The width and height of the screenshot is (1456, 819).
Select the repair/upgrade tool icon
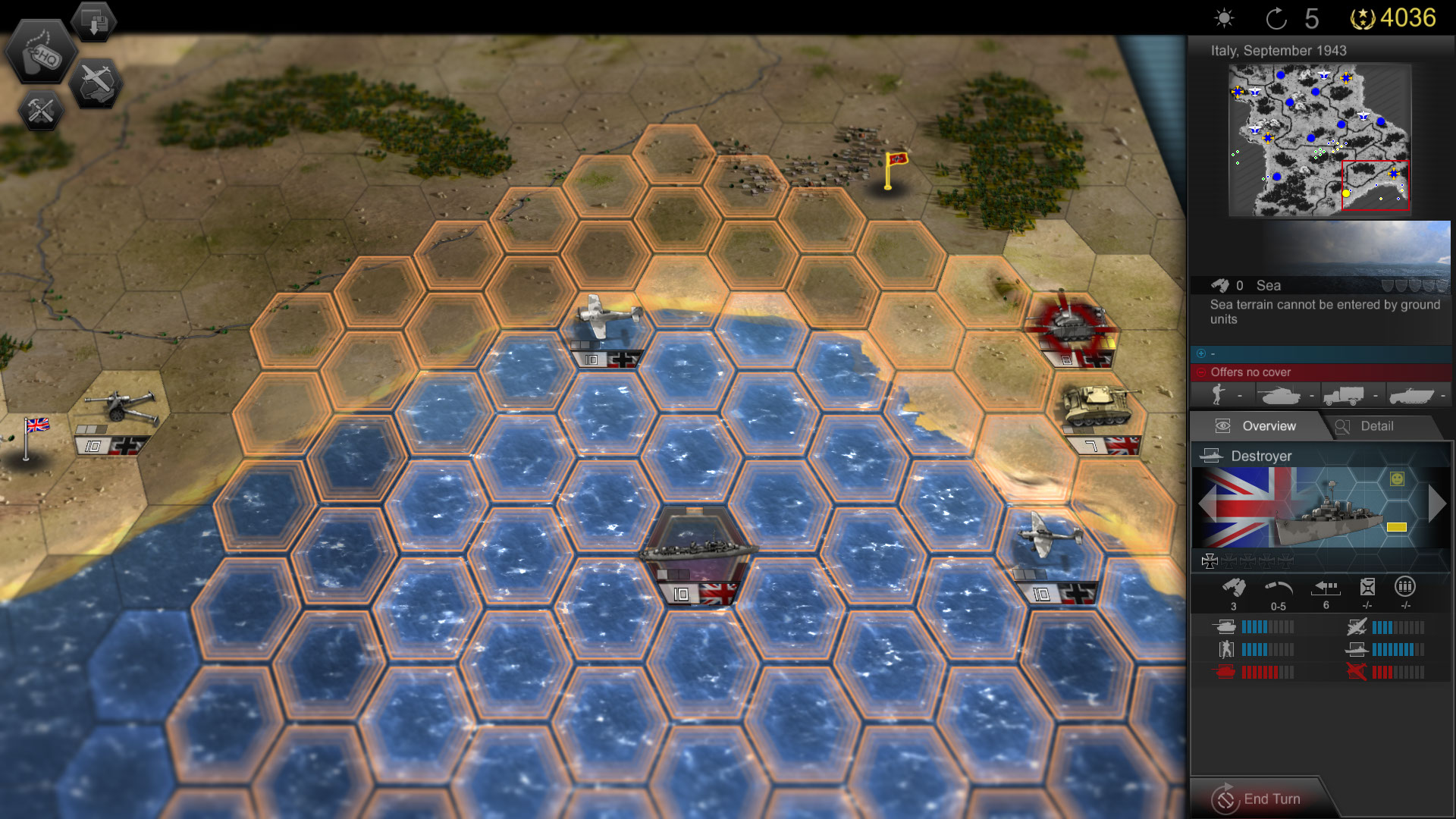(x=39, y=111)
